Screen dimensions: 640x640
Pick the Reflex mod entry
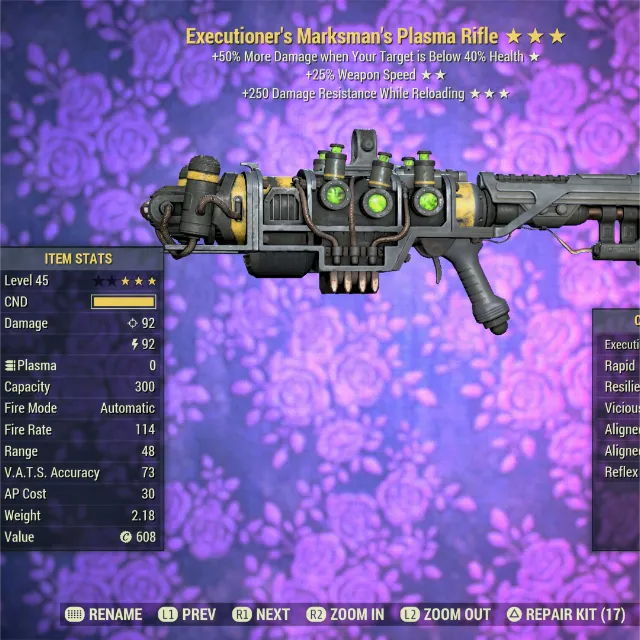(x=621, y=472)
